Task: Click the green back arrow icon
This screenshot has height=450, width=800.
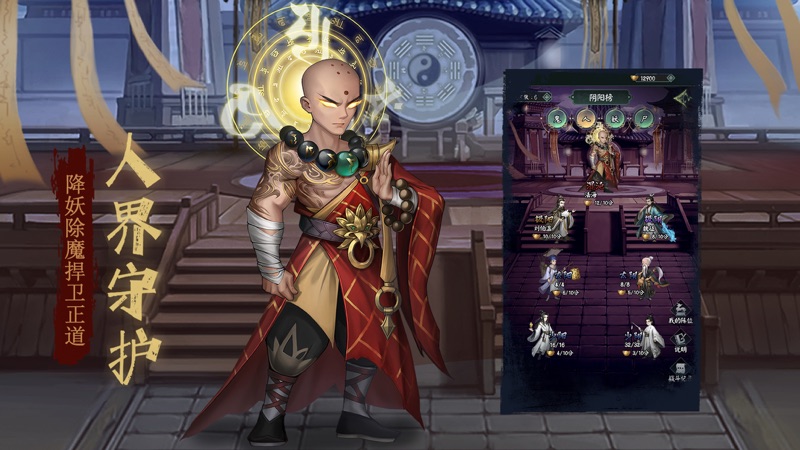Action: (x=683, y=97)
